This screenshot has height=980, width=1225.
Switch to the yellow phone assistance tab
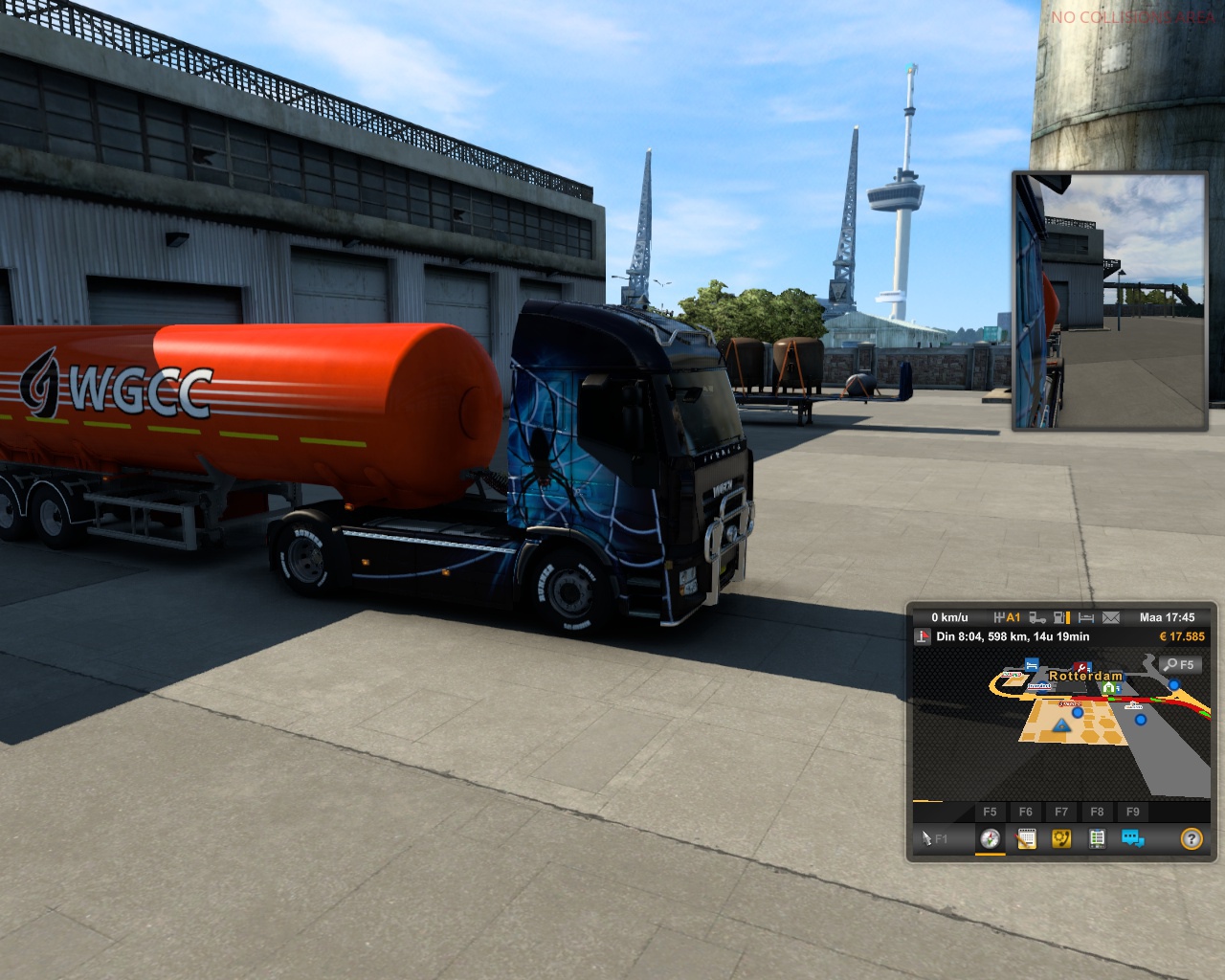1061,839
